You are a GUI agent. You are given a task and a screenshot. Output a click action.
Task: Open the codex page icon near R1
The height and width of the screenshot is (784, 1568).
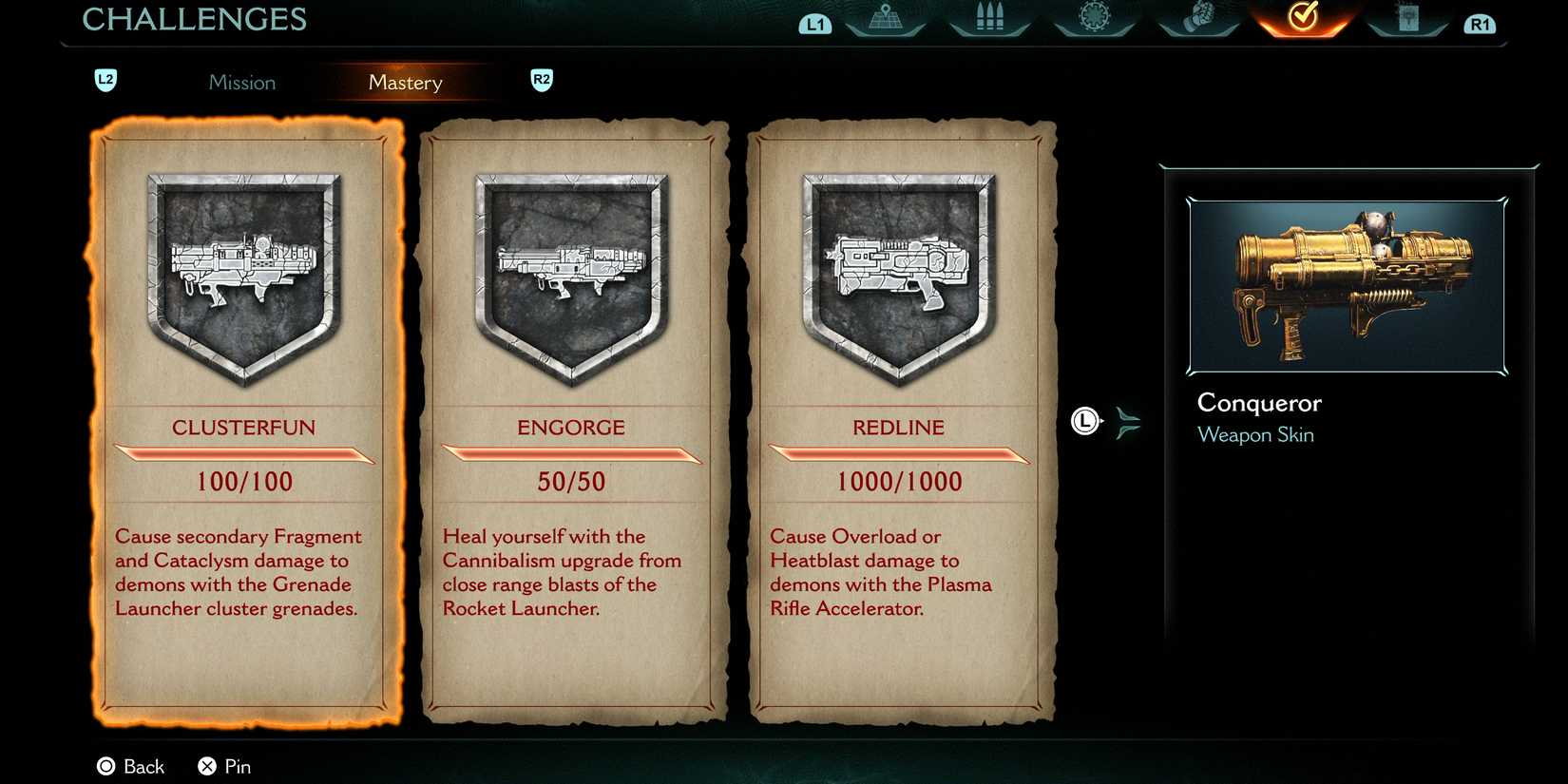point(1408,16)
